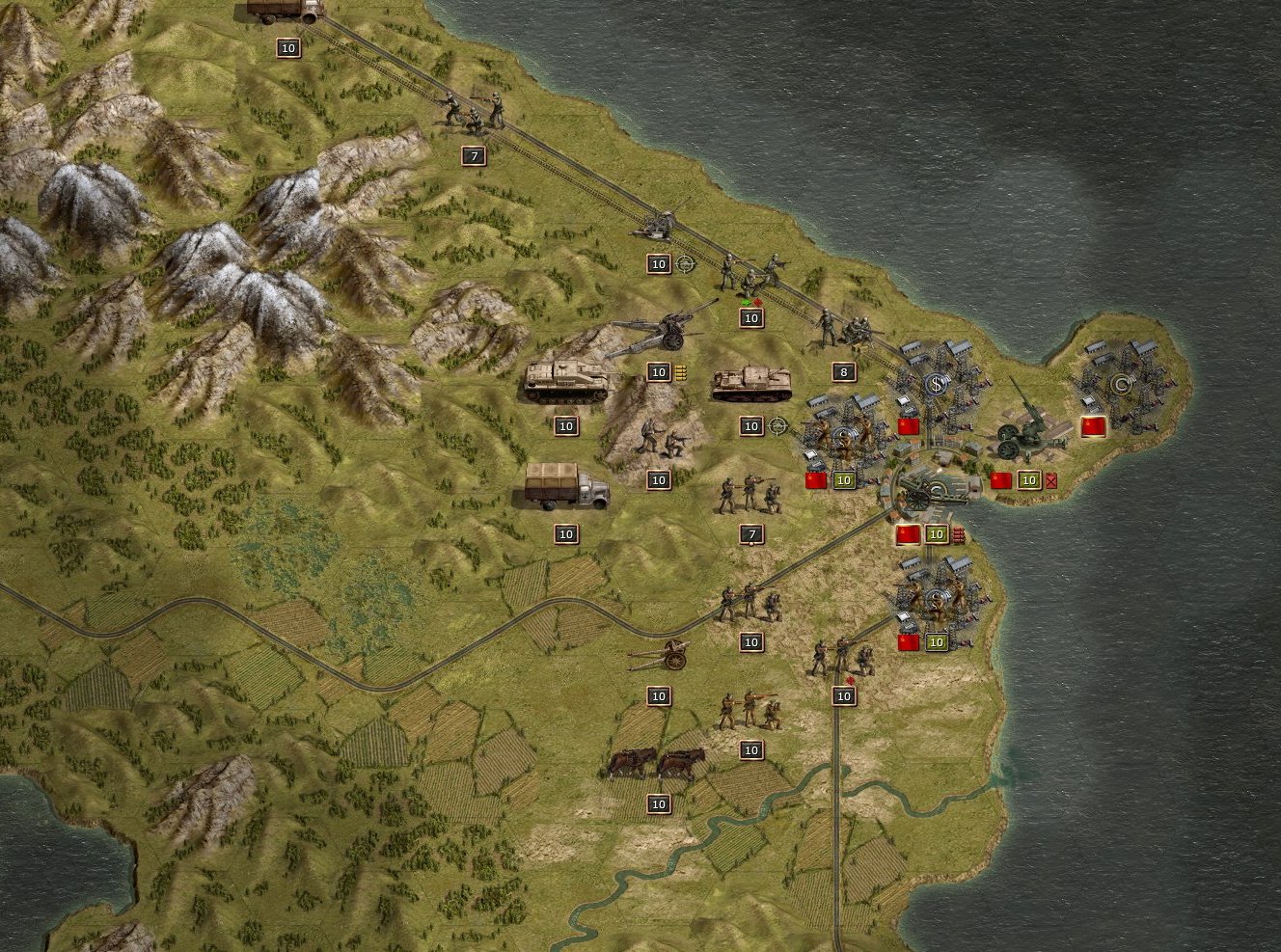The width and height of the screenshot is (1281, 952).
Task: Click the crosshair objective marker near the railway infantry
Action: tap(685, 262)
